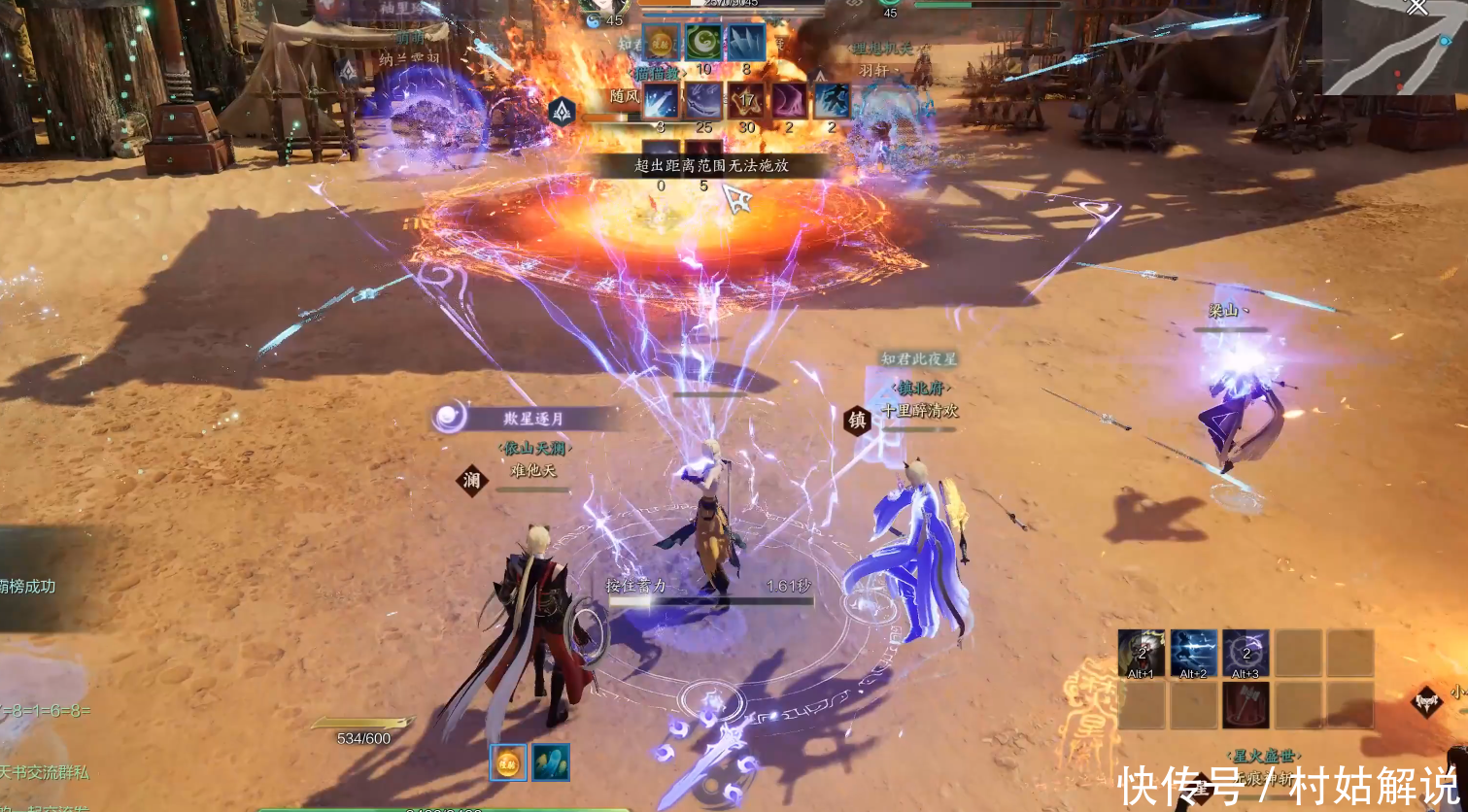
Task: Activate the Alt+1 white-haired demon skill
Action: tap(1142, 653)
